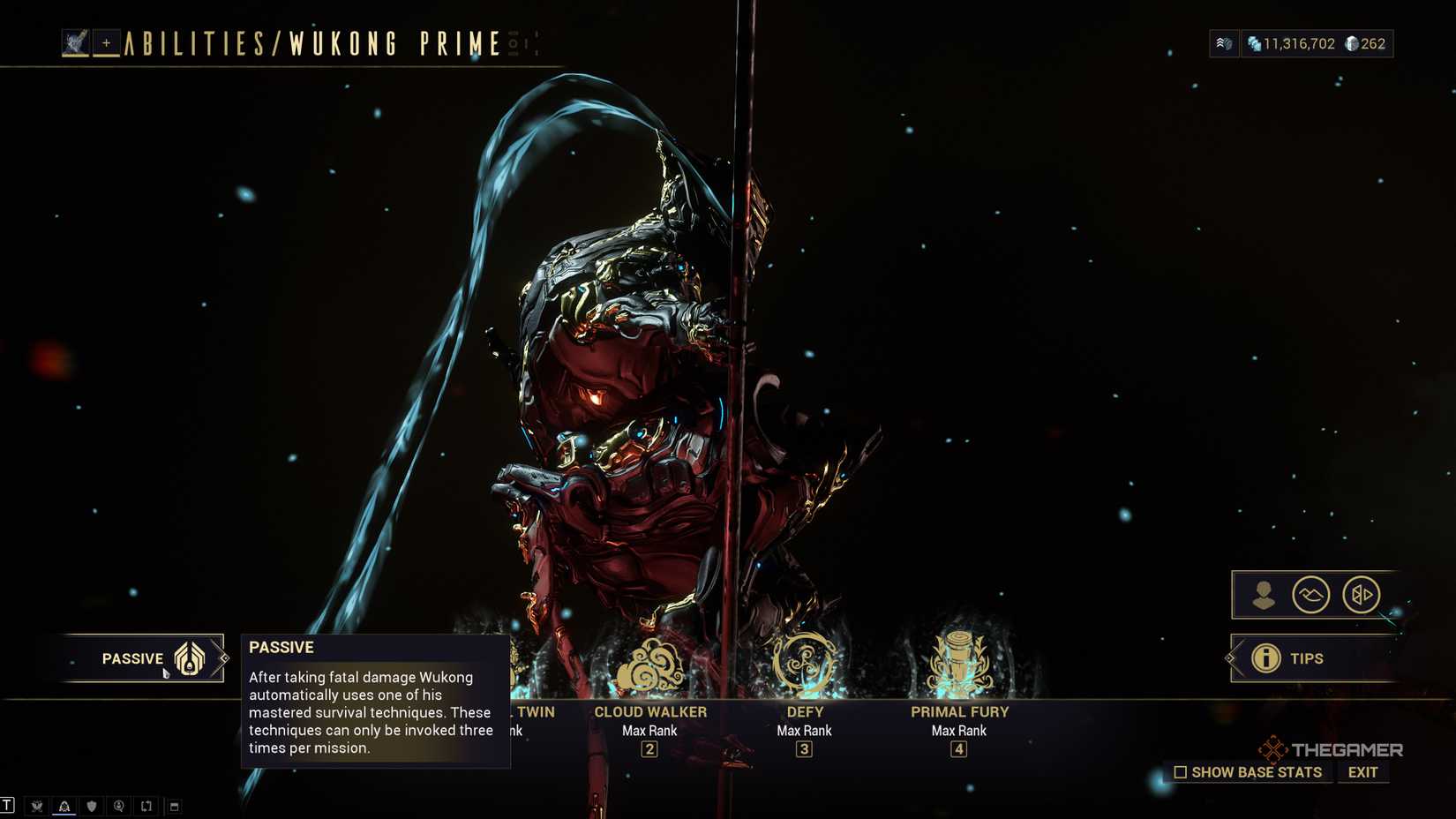Click the mirror camera view icon
Image resolution: width=1456 pixels, height=819 pixels.
point(1362,595)
